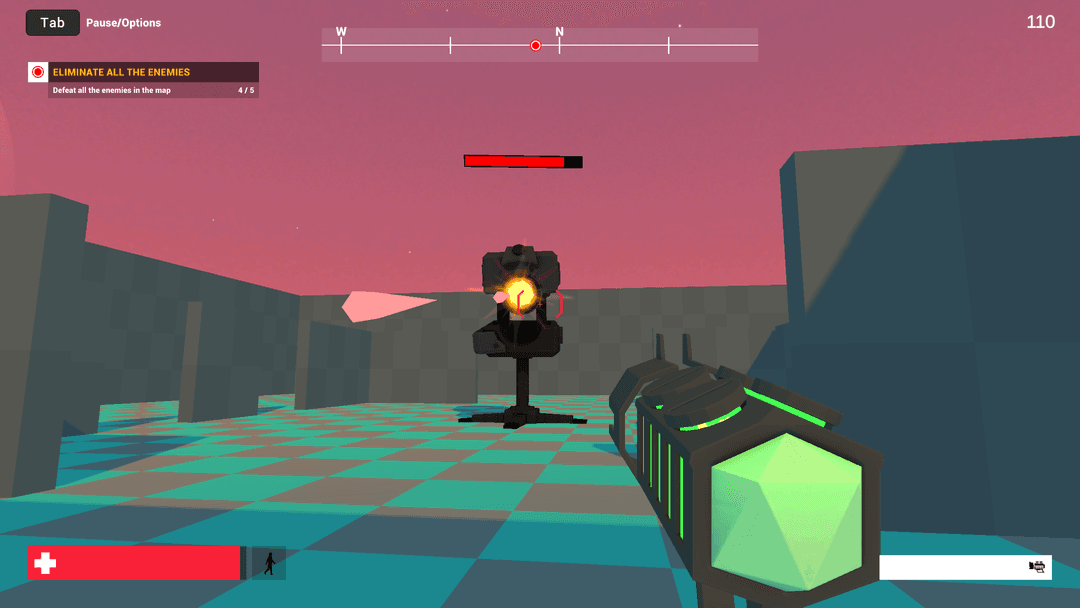
Task: Click the red objective target icon
Action: coord(38,72)
